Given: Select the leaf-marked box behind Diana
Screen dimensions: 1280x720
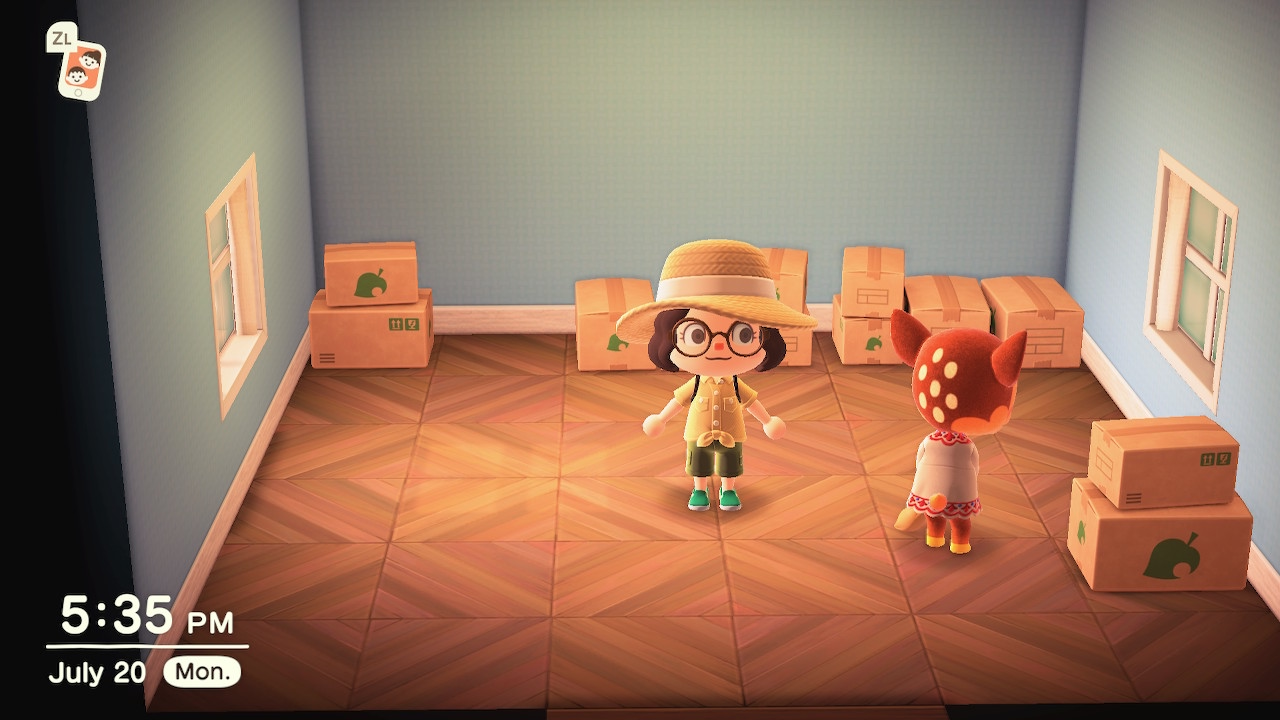Looking at the screenshot, I should [x=874, y=342].
